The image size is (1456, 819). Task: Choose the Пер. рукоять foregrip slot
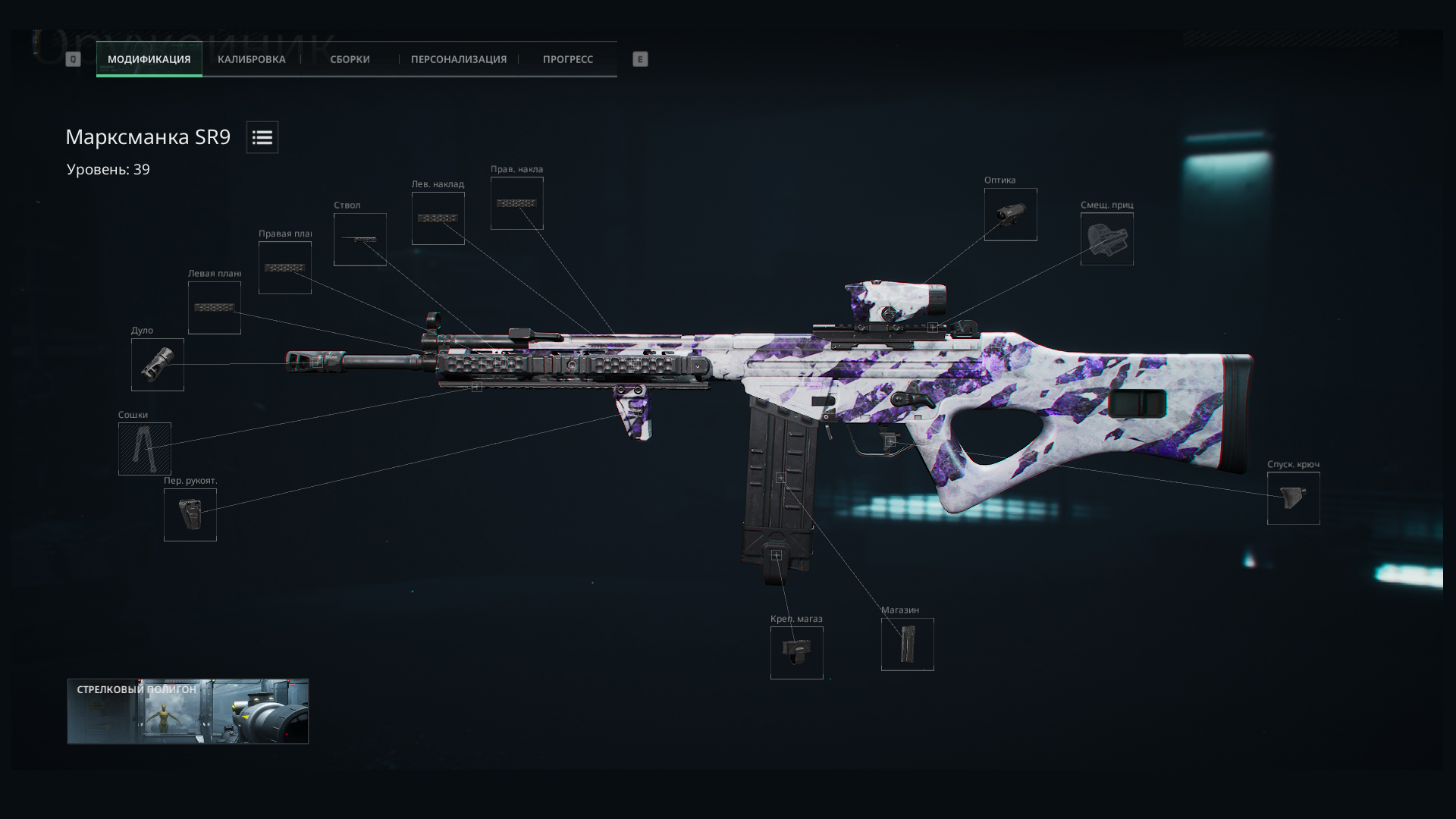click(190, 515)
